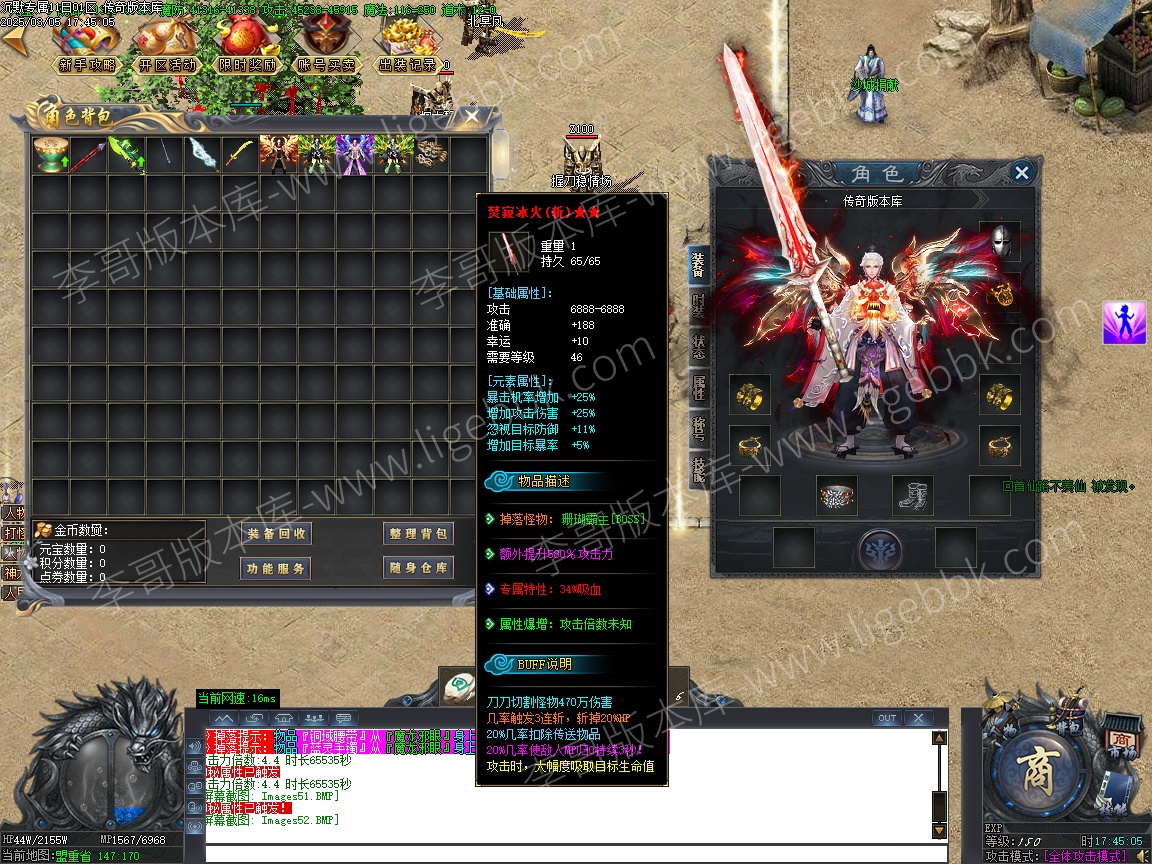Select the helmet equipment slot
1152x864 pixels.
point(999,241)
